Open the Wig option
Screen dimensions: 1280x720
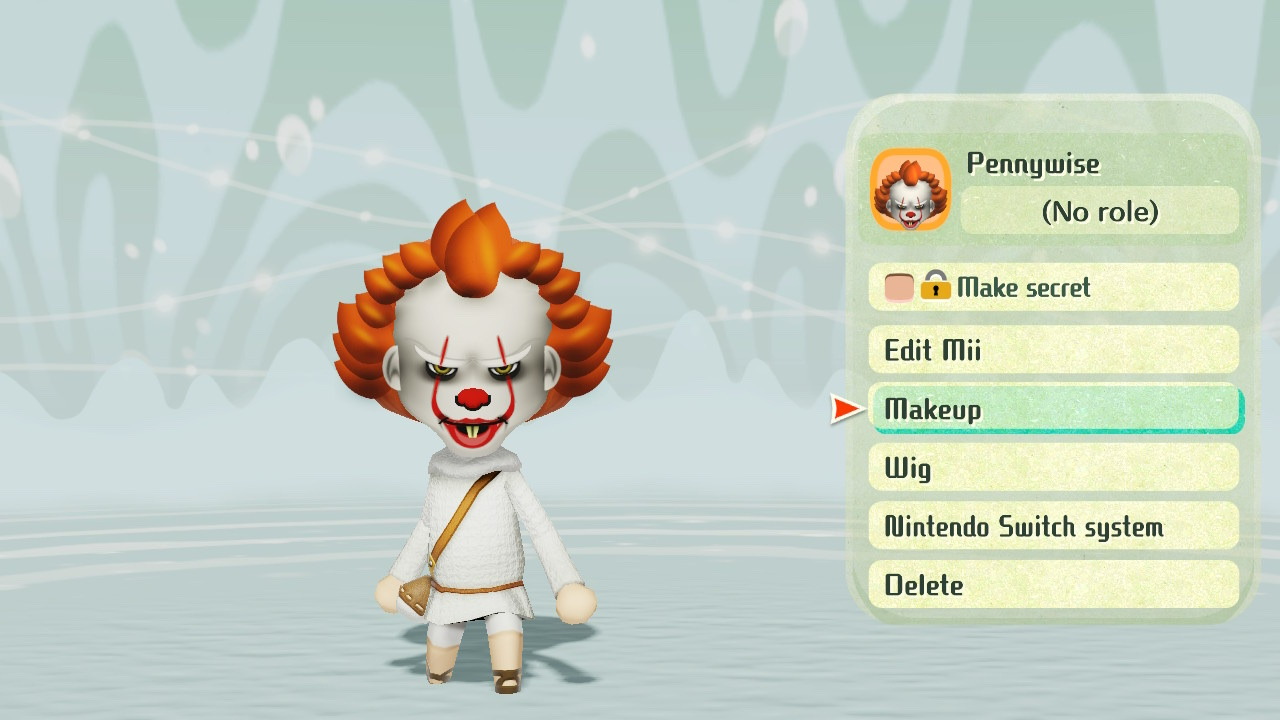(x=1053, y=467)
